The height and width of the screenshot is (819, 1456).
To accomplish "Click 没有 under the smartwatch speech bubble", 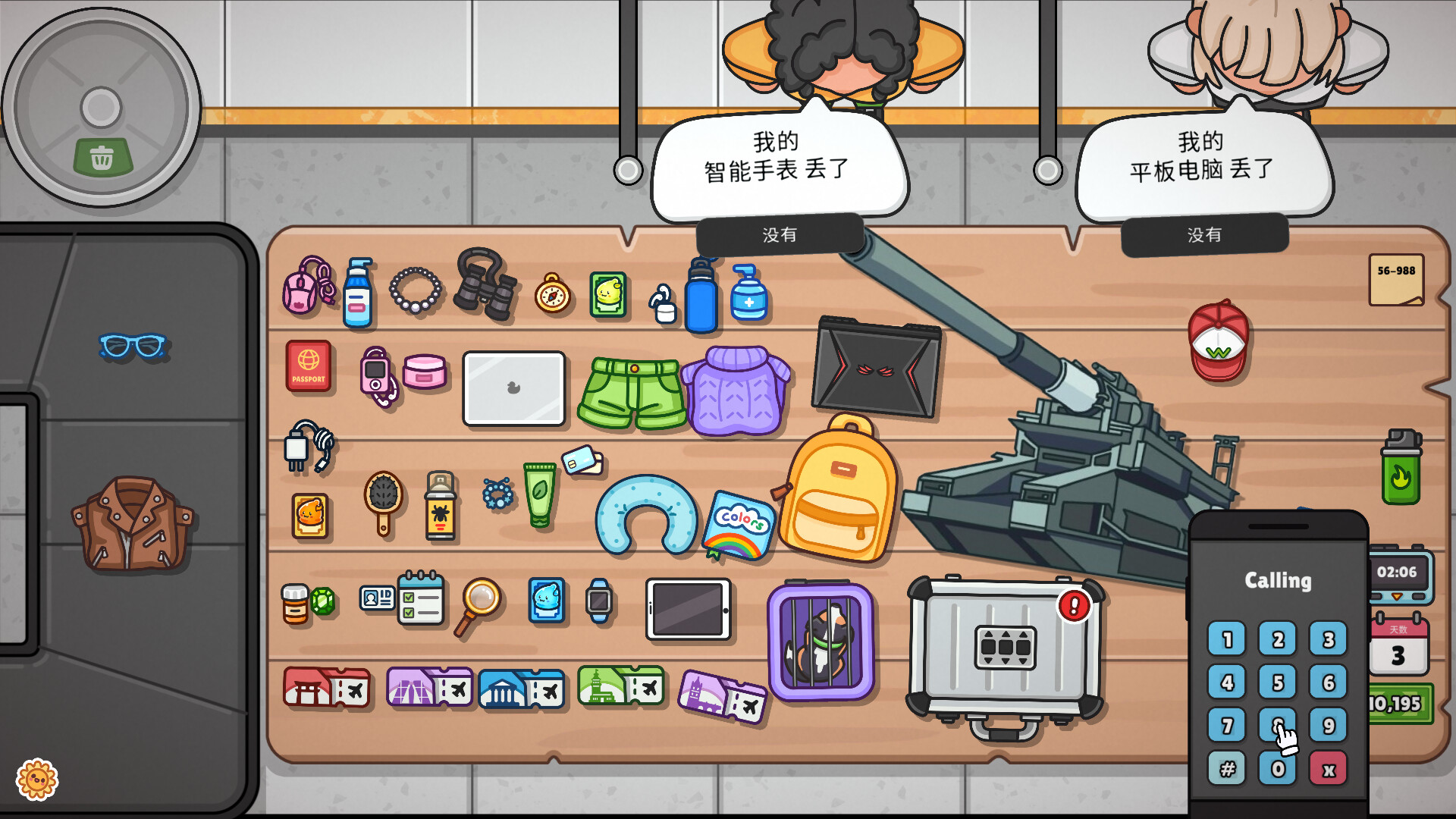I will [778, 235].
